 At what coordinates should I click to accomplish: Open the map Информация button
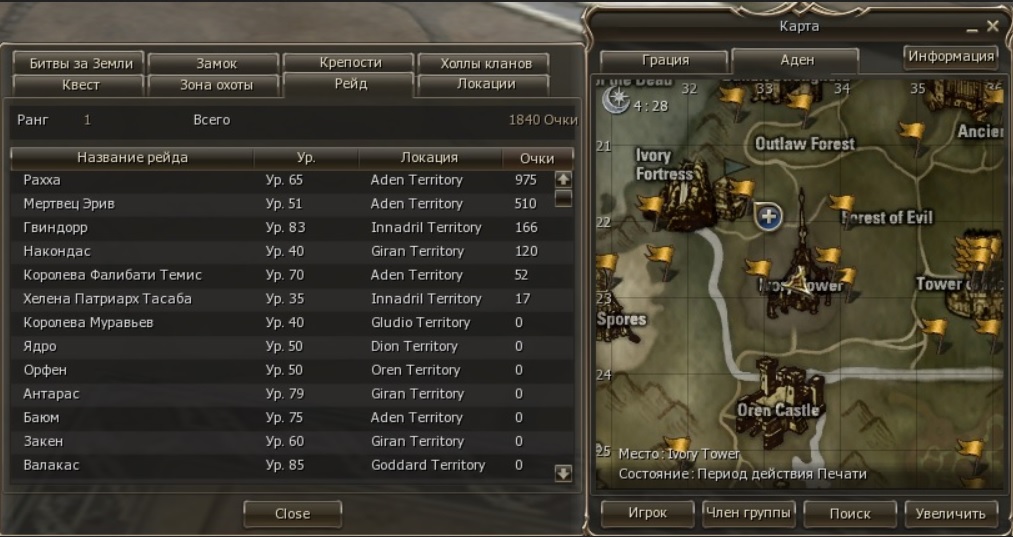point(950,56)
